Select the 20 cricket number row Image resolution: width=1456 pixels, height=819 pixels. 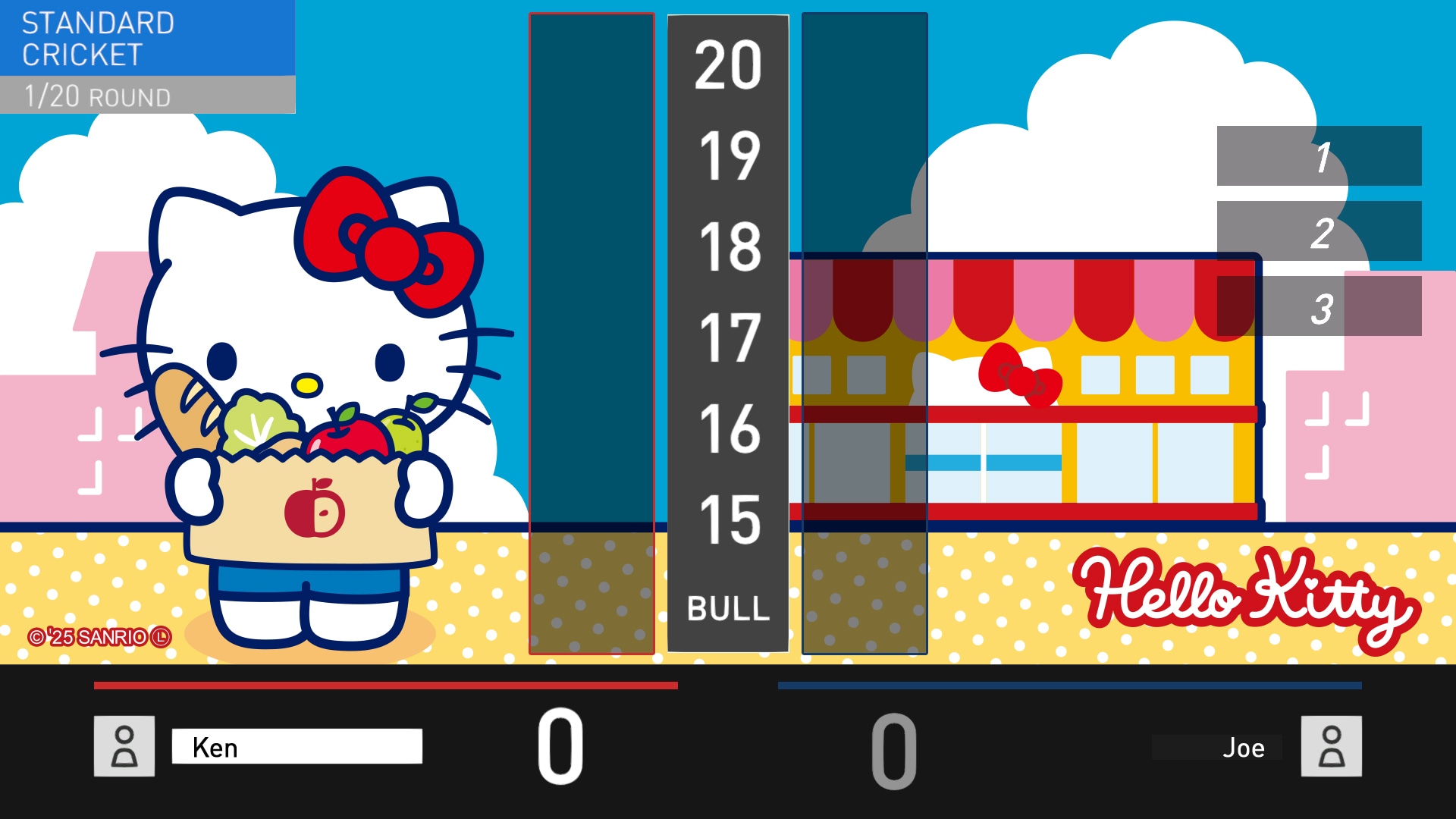728,65
